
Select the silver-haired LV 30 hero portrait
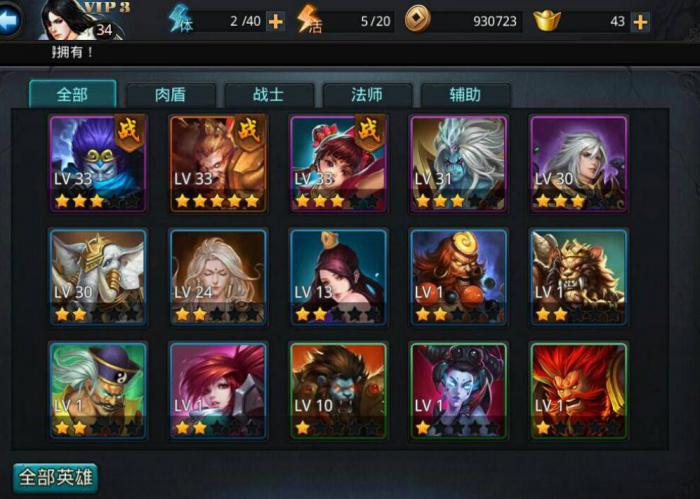(x=578, y=162)
